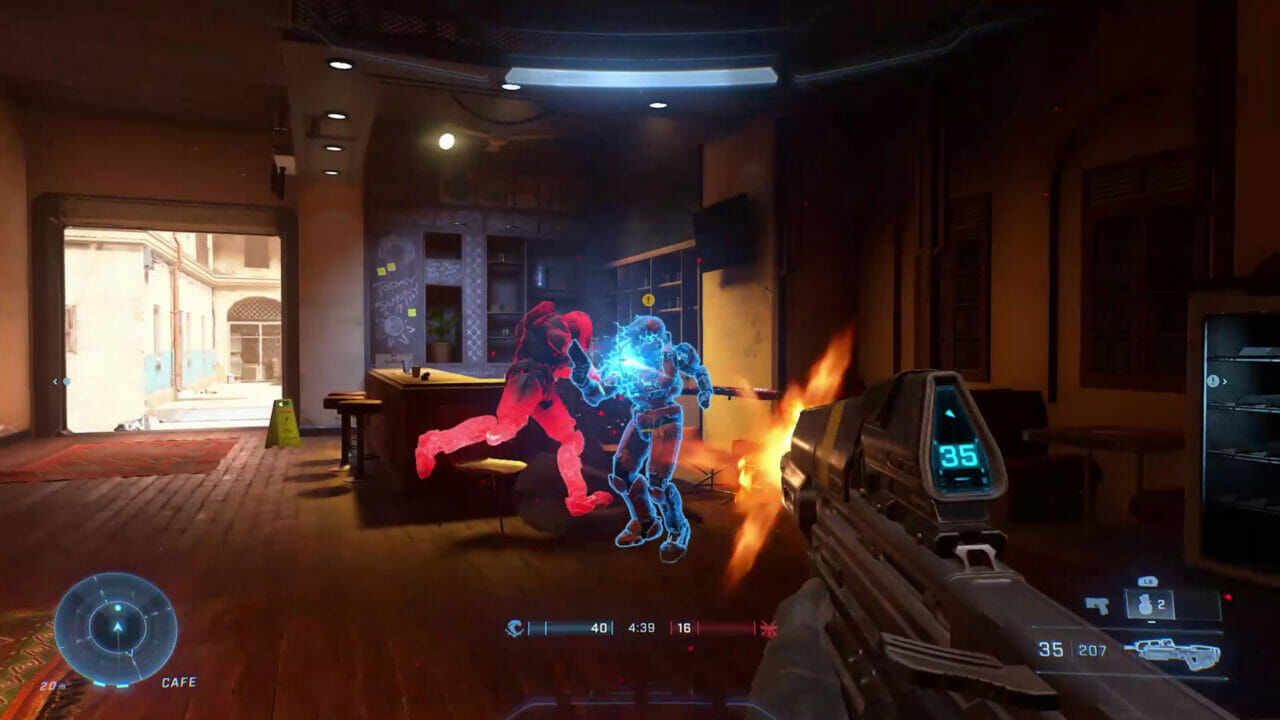Select the assault rifle weapon icon
1280x720 pixels.
1172,653
